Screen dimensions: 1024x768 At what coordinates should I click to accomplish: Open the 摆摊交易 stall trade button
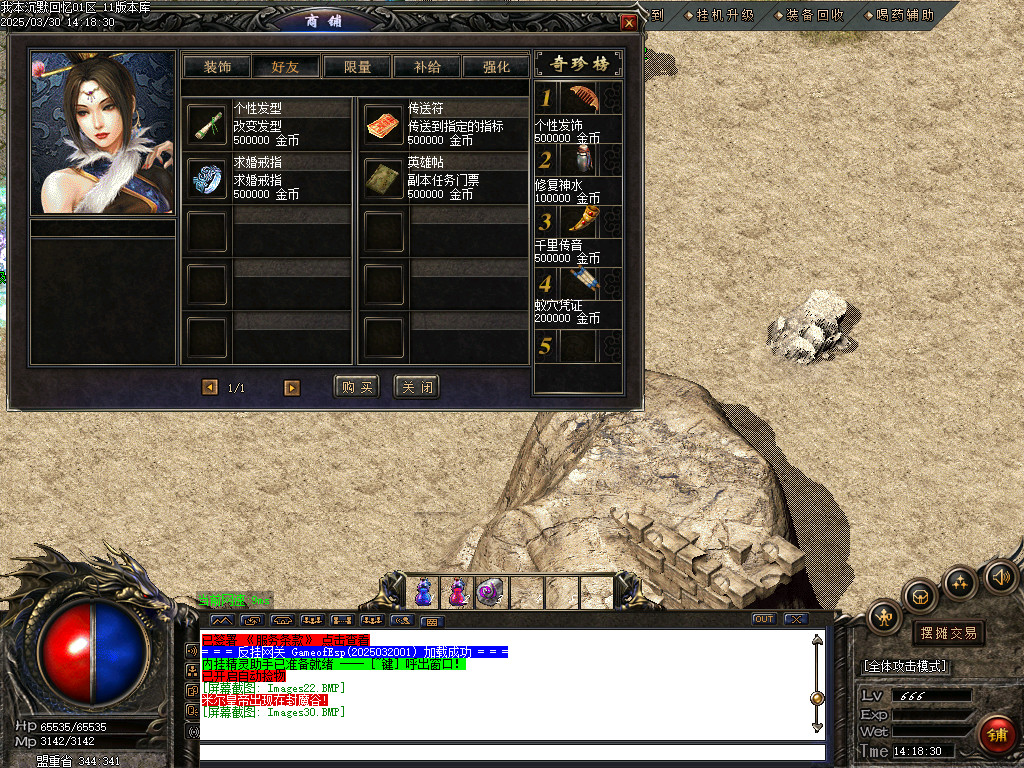(x=947, y=633)
